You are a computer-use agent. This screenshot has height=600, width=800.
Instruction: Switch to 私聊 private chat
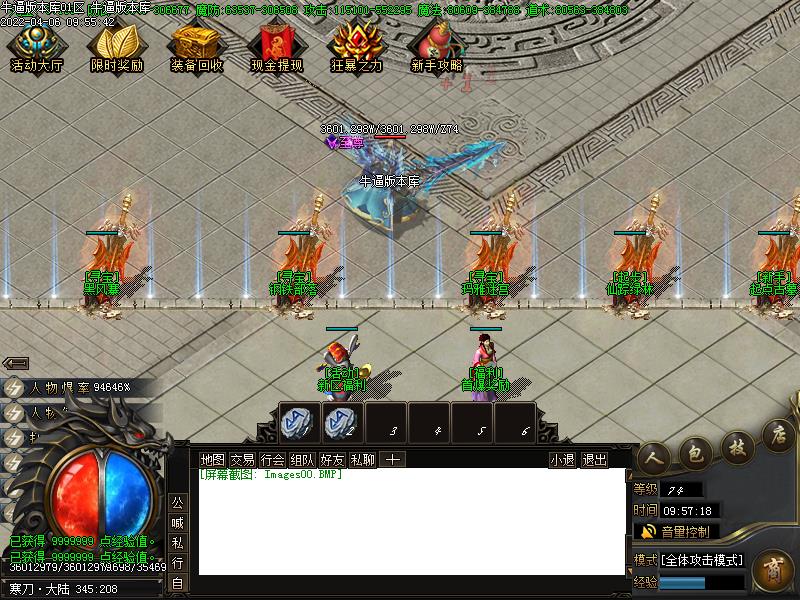pos(362,460)
